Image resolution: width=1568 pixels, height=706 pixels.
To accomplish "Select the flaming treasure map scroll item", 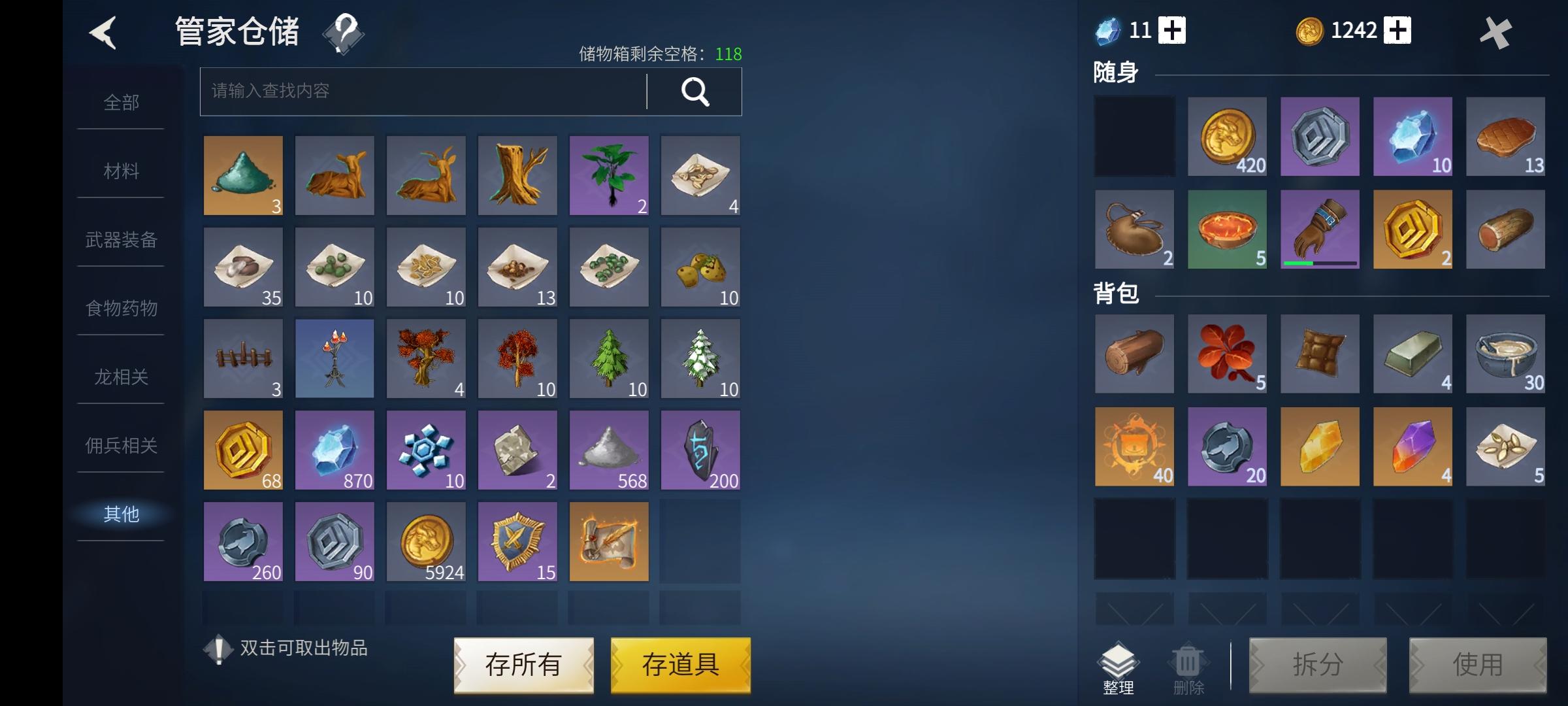I will 608,541.
